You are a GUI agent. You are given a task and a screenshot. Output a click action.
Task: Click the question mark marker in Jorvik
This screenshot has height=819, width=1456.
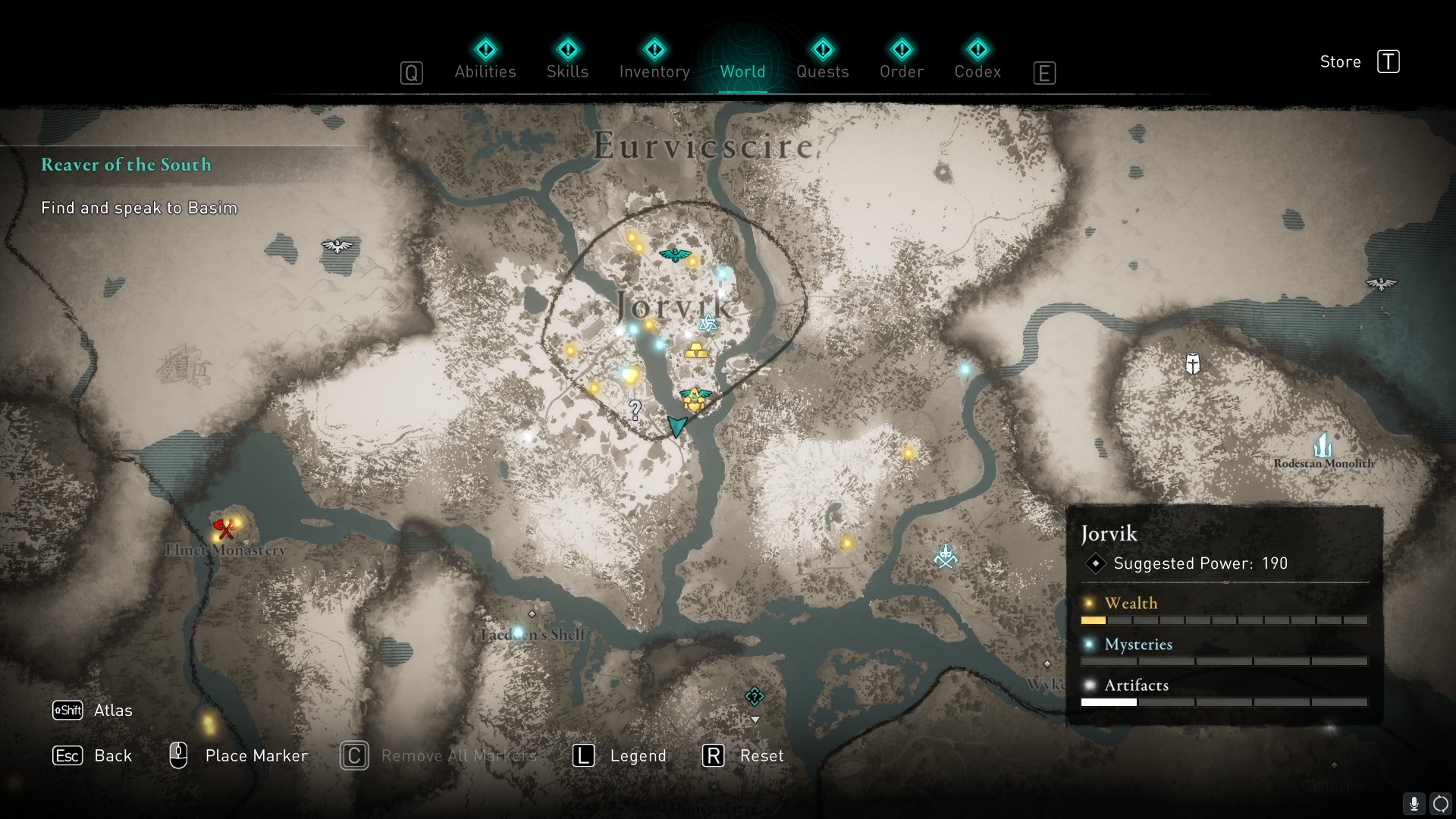(635, 410)
